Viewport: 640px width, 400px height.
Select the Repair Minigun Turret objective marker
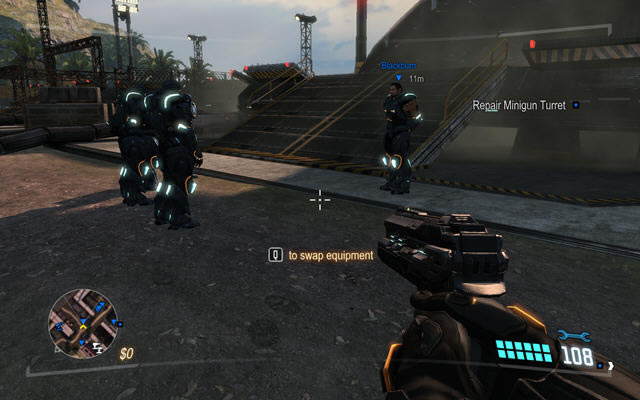click(x=576, y=105)
